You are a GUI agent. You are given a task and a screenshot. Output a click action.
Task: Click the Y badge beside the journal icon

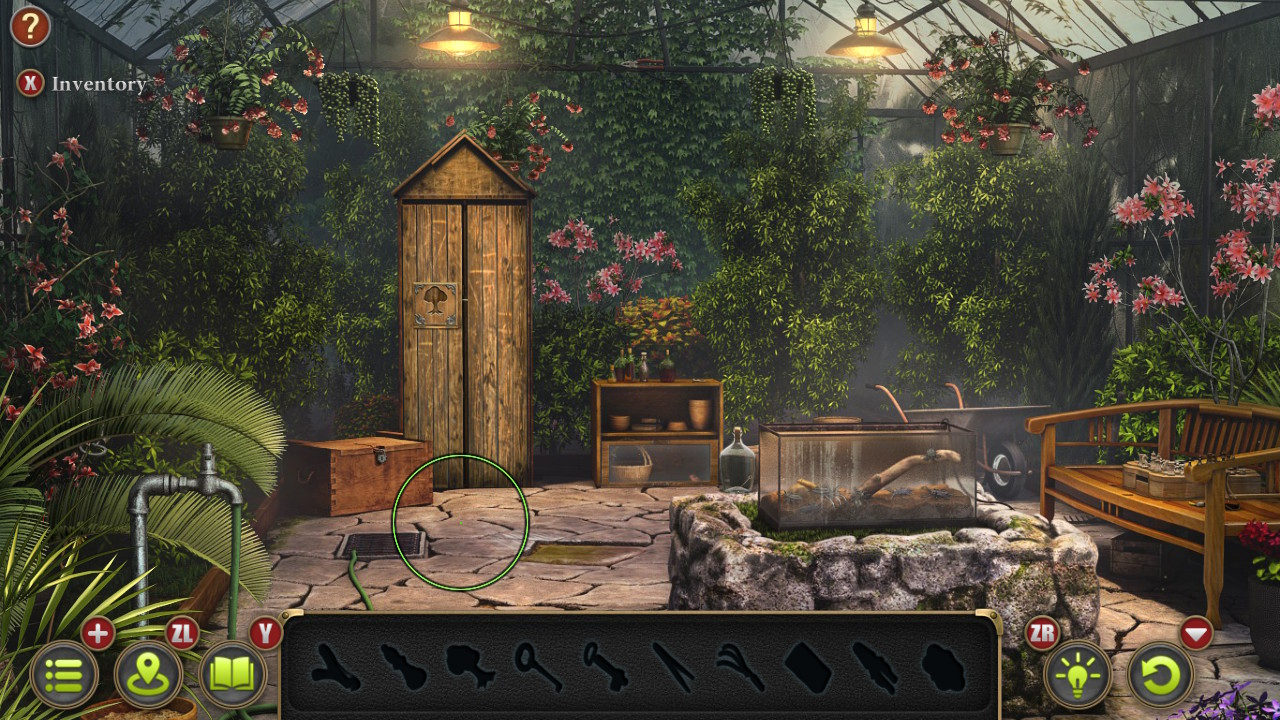click(266, 633)
